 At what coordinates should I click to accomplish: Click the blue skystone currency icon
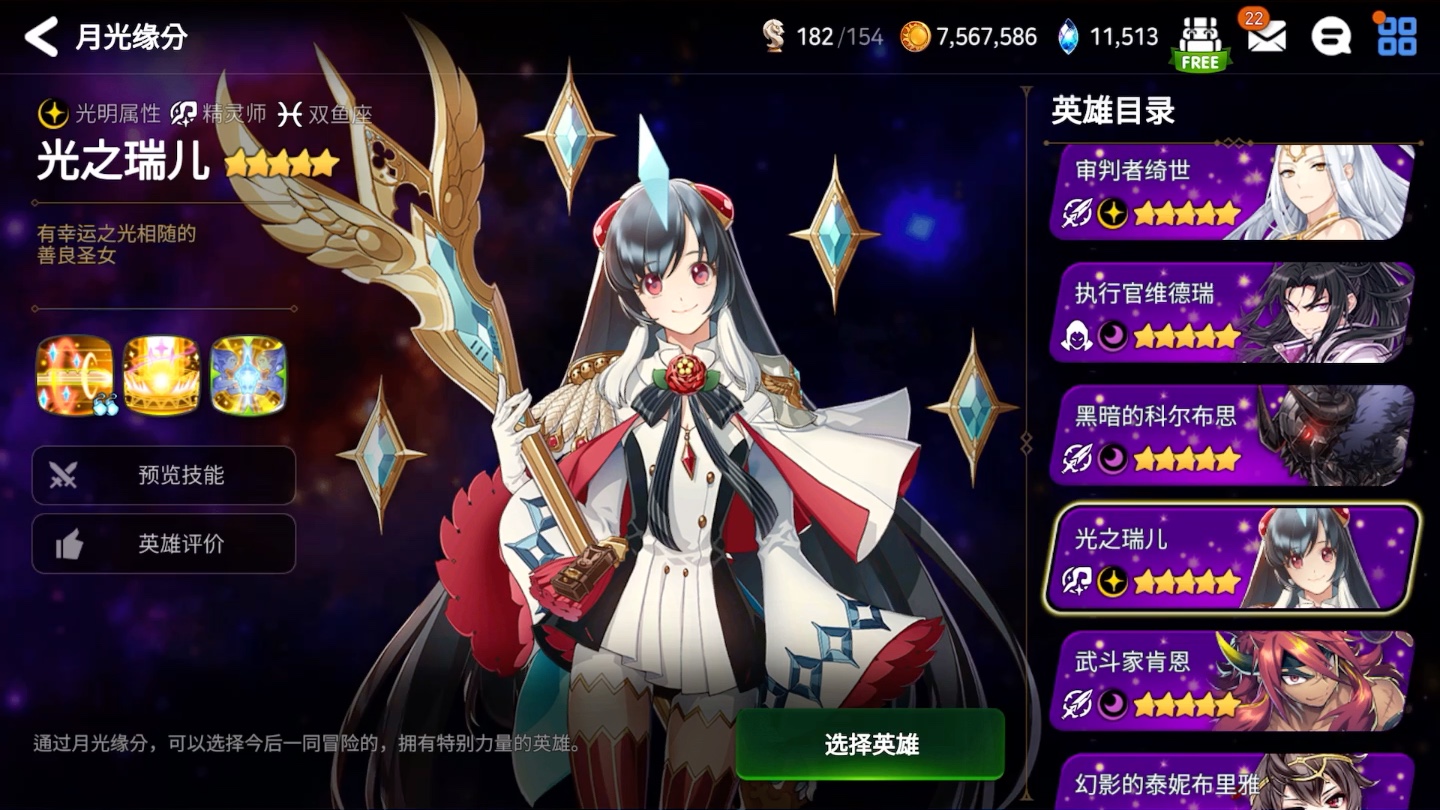point(1066,34)
